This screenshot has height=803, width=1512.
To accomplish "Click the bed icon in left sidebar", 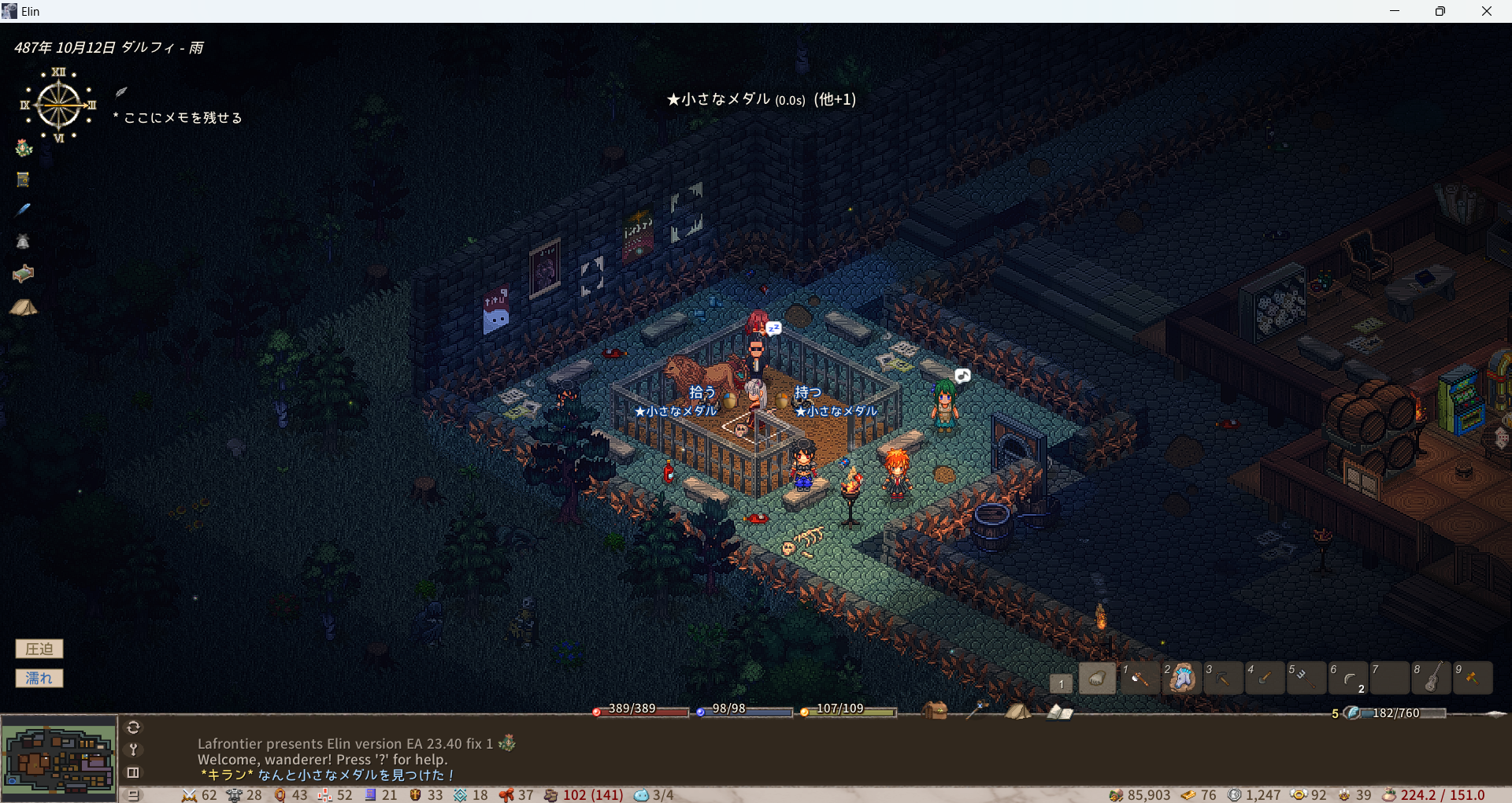I will click(24, 273).
